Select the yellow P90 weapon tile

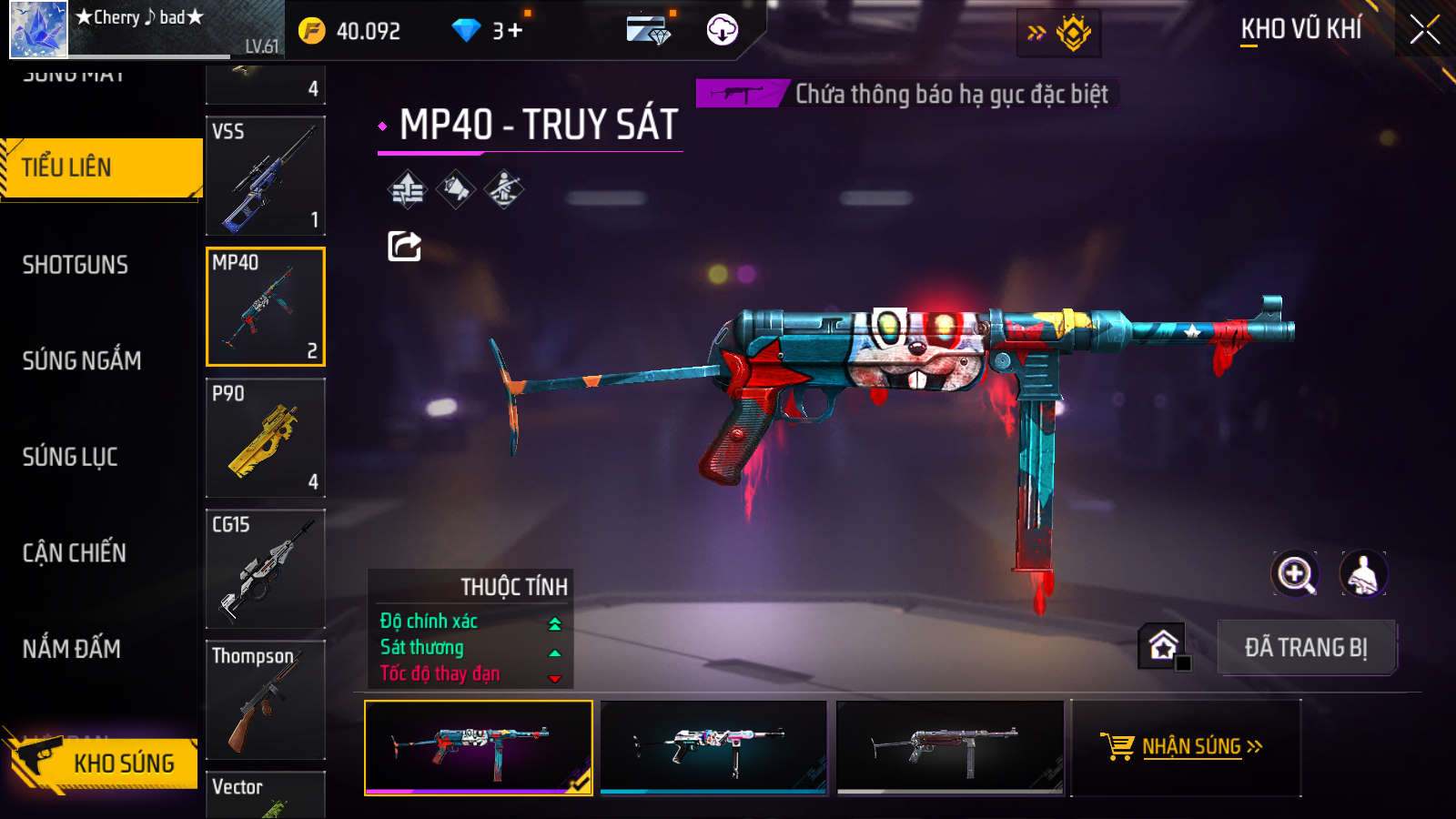click(266, 438)
